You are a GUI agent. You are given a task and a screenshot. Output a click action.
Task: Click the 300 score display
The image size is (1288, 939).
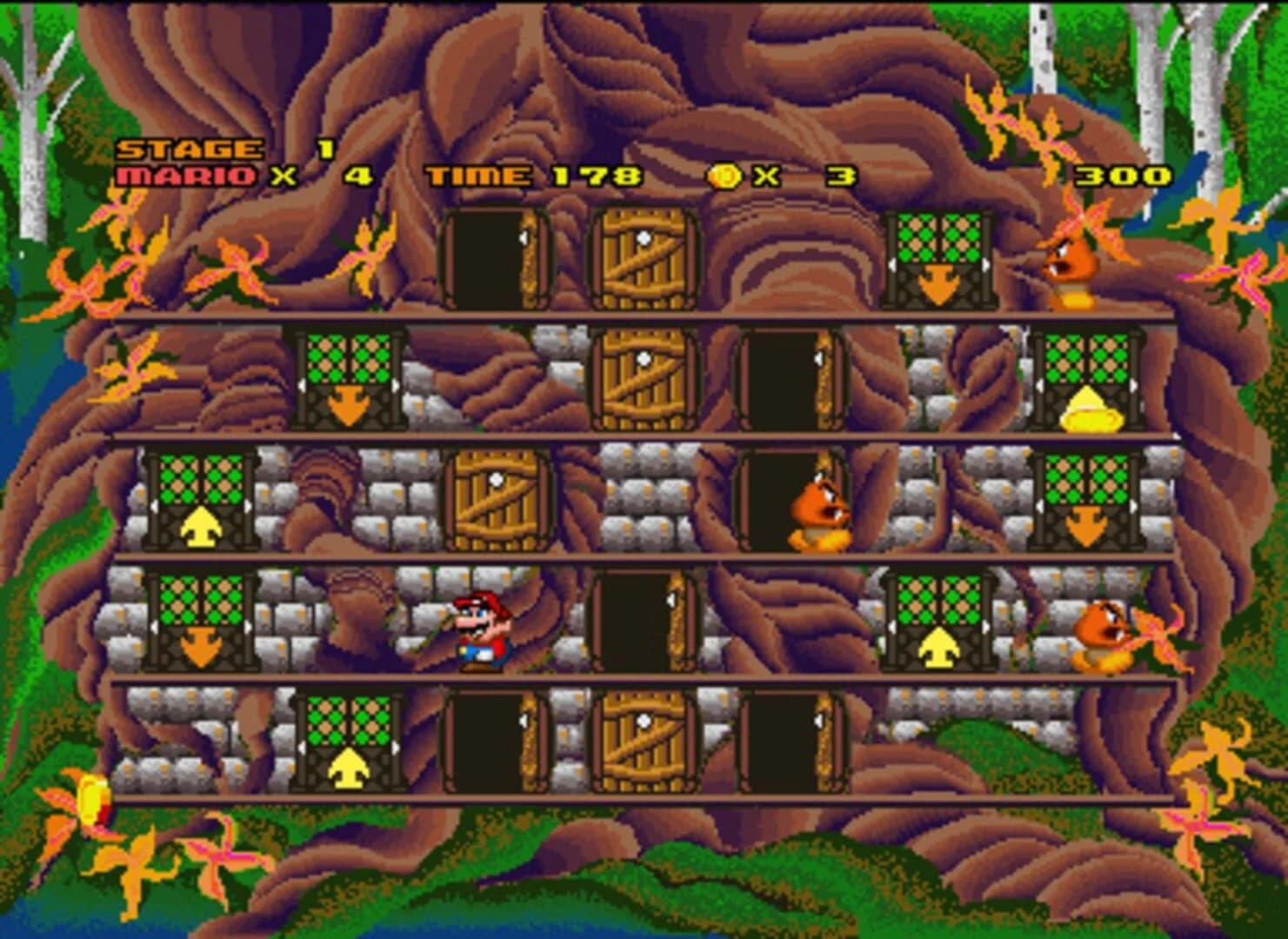[1126, 176]
